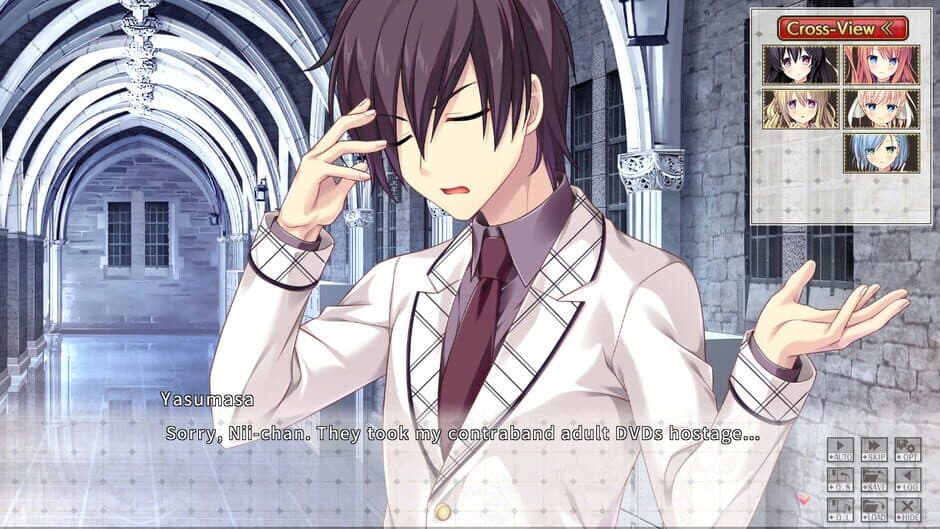The height and width of the screenshot is (529, 940).
Task: Quick save with the Q.S button
Action: [841, 480]
